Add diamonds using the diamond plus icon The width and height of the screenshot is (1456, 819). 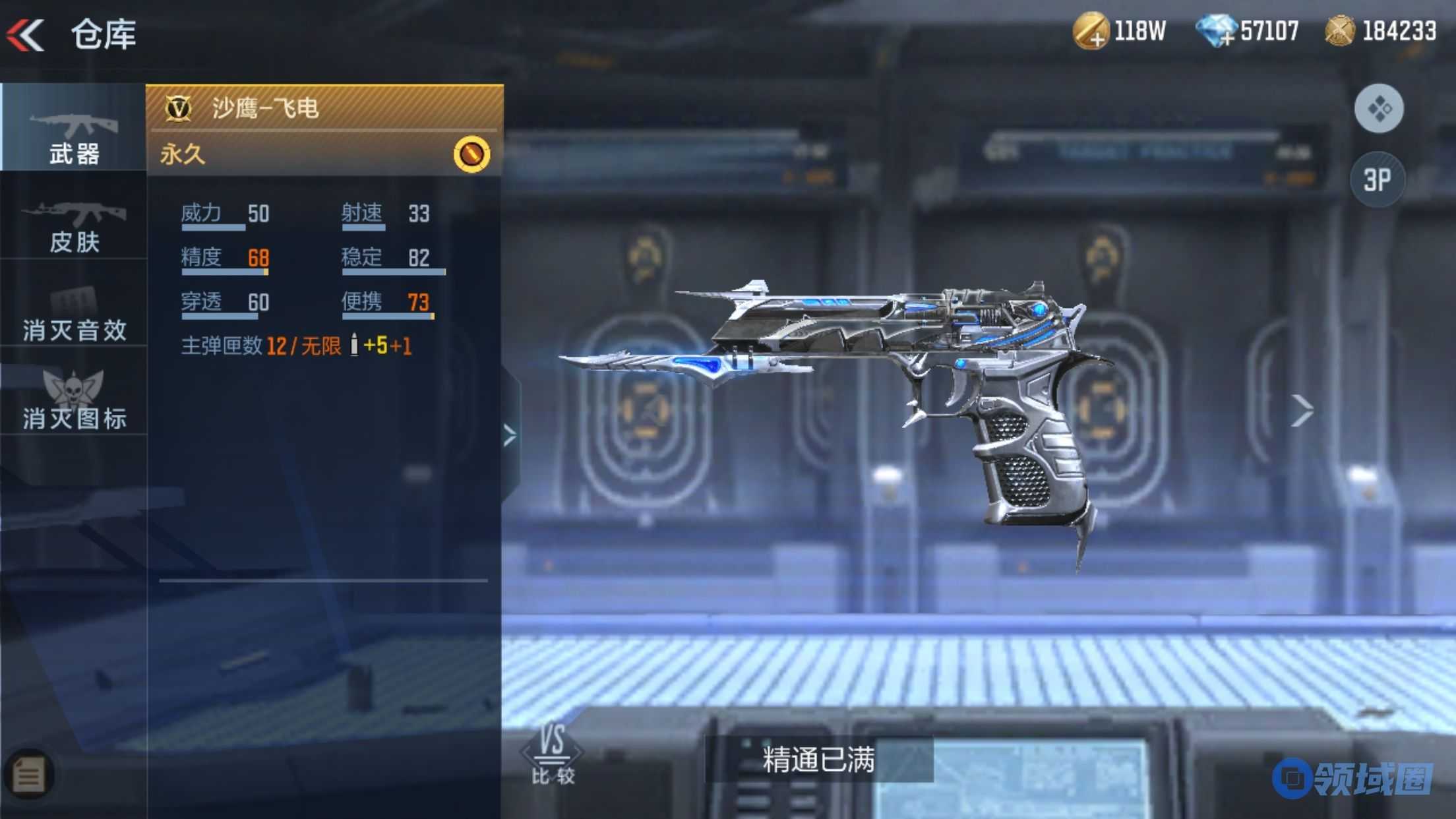click(1215, 32)
